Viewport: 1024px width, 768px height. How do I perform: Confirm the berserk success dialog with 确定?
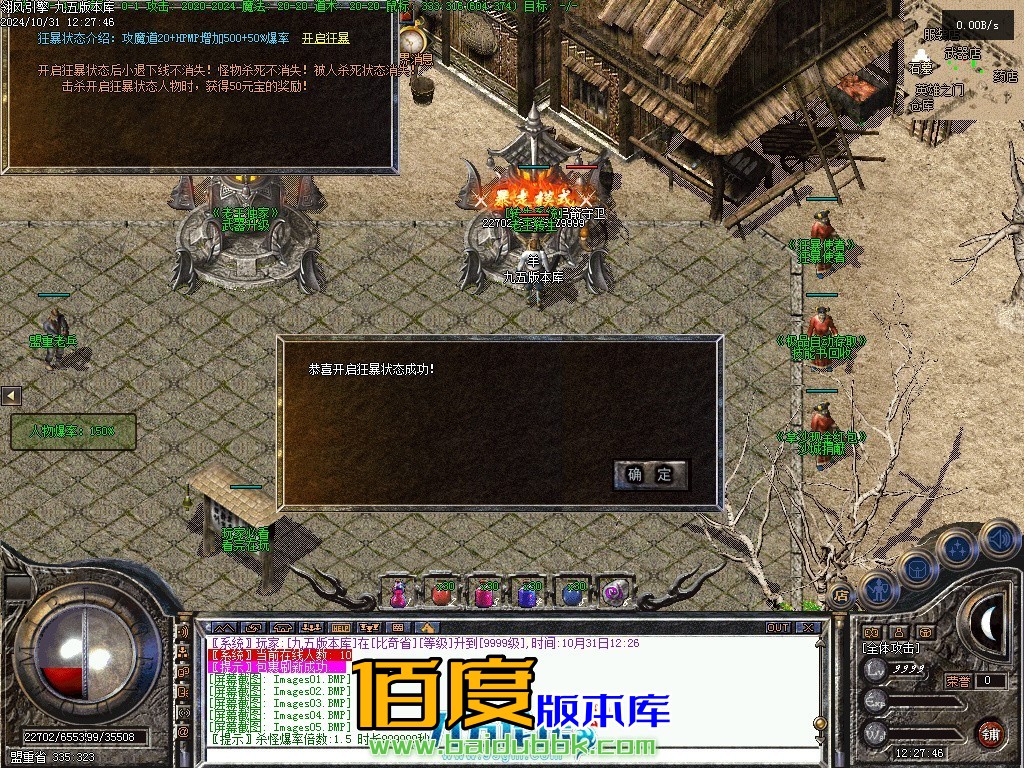(651, 475)
